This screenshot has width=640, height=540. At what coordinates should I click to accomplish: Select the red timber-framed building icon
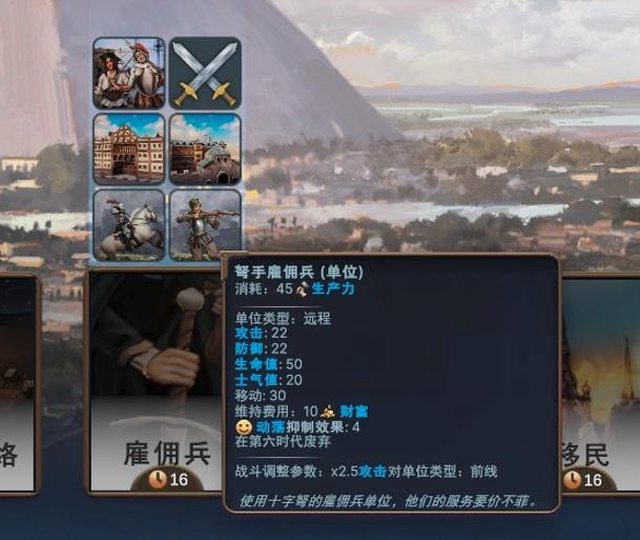(129, 149)
